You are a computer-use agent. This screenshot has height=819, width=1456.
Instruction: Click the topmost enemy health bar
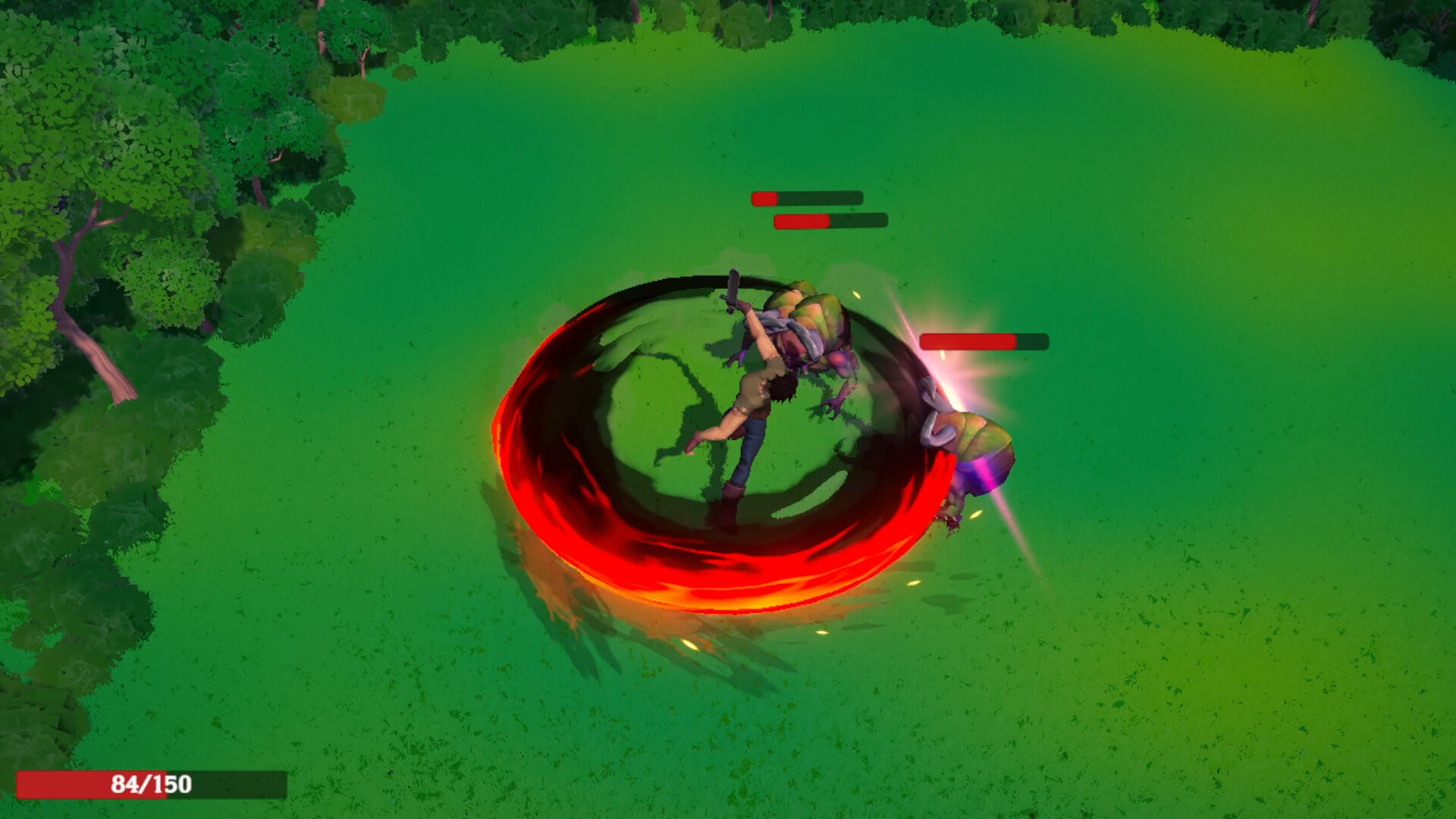click(x=806, y=197)
